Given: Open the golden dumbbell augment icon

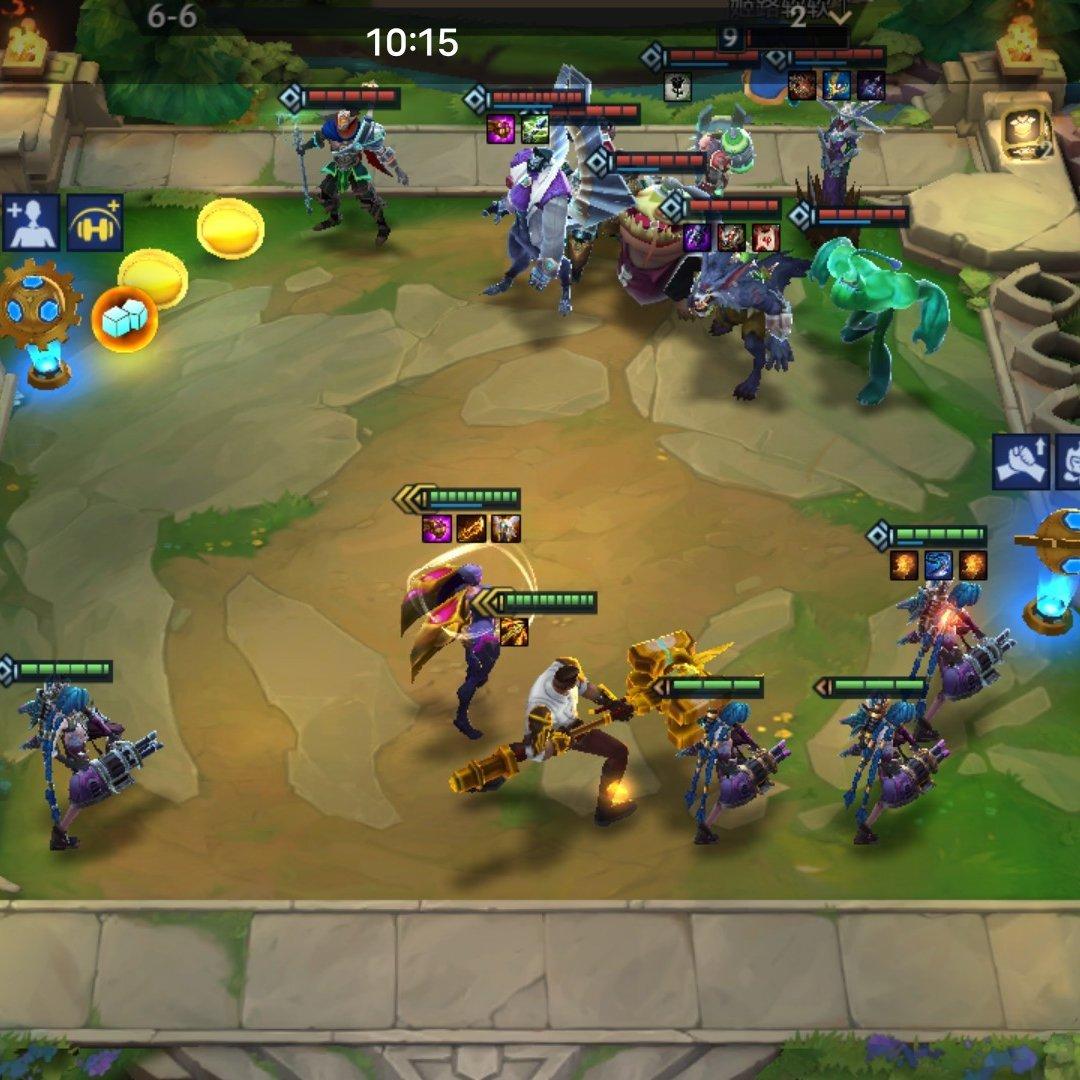Looking at the screenshot, I should [x=95, y=222].
